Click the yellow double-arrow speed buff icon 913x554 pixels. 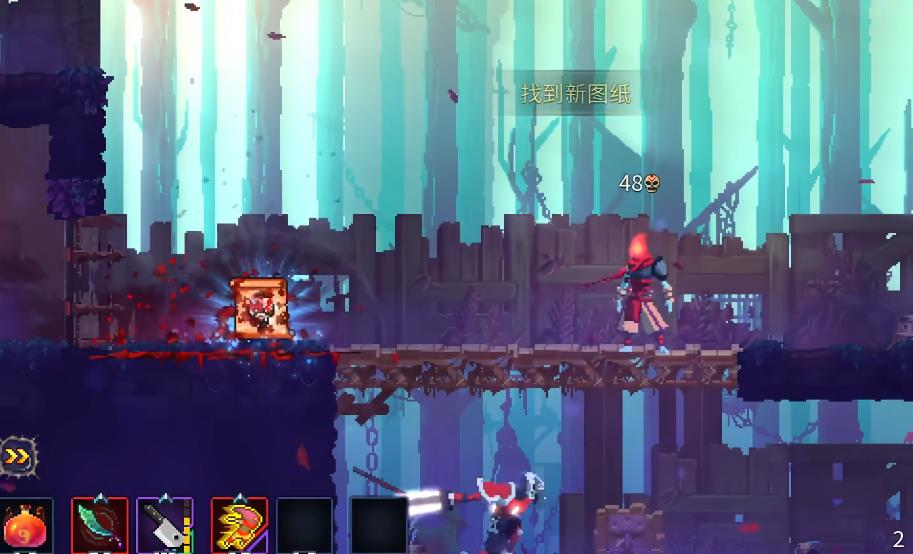coord(17,458)
